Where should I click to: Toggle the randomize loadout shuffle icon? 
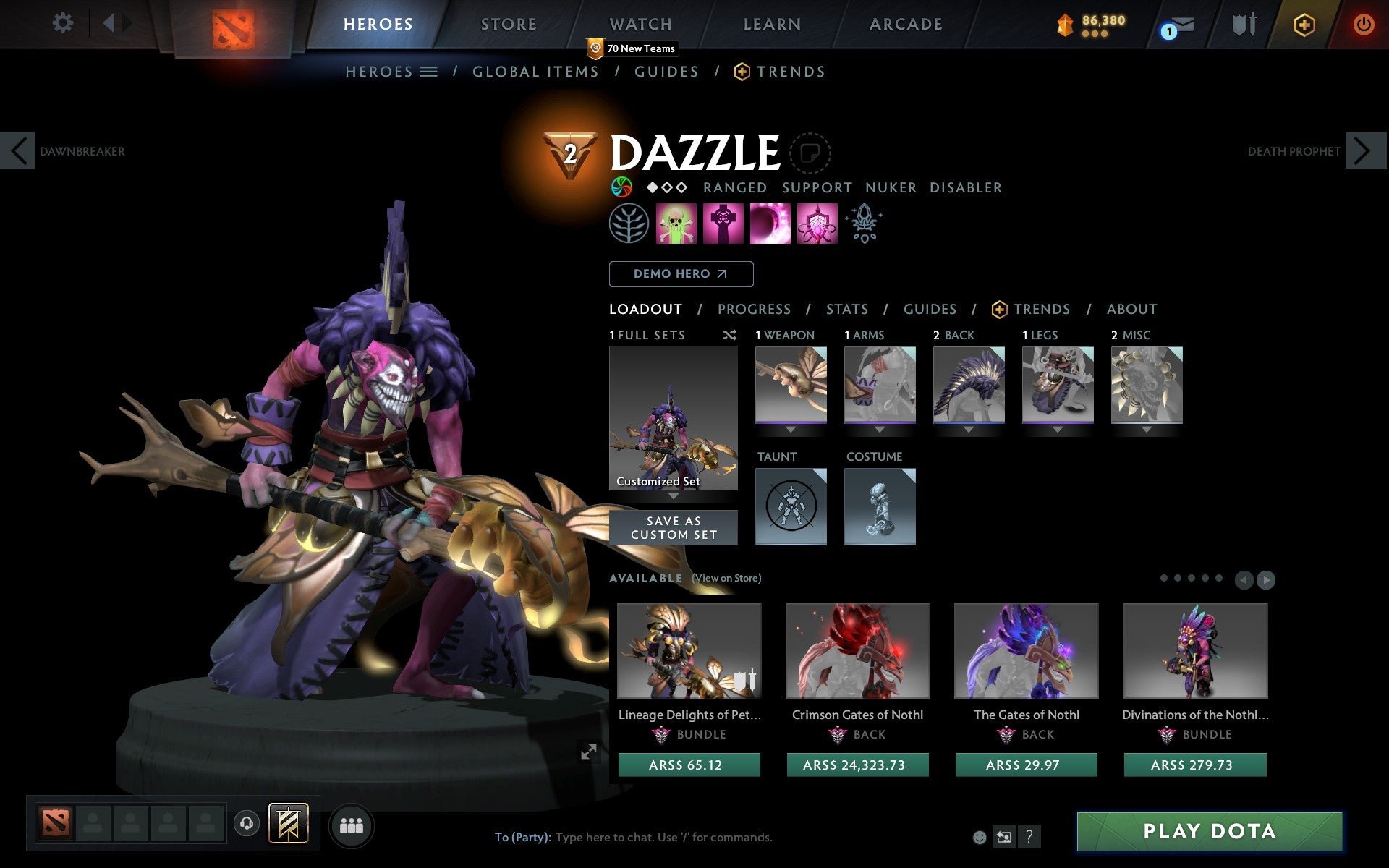click(x=729, y=335)
